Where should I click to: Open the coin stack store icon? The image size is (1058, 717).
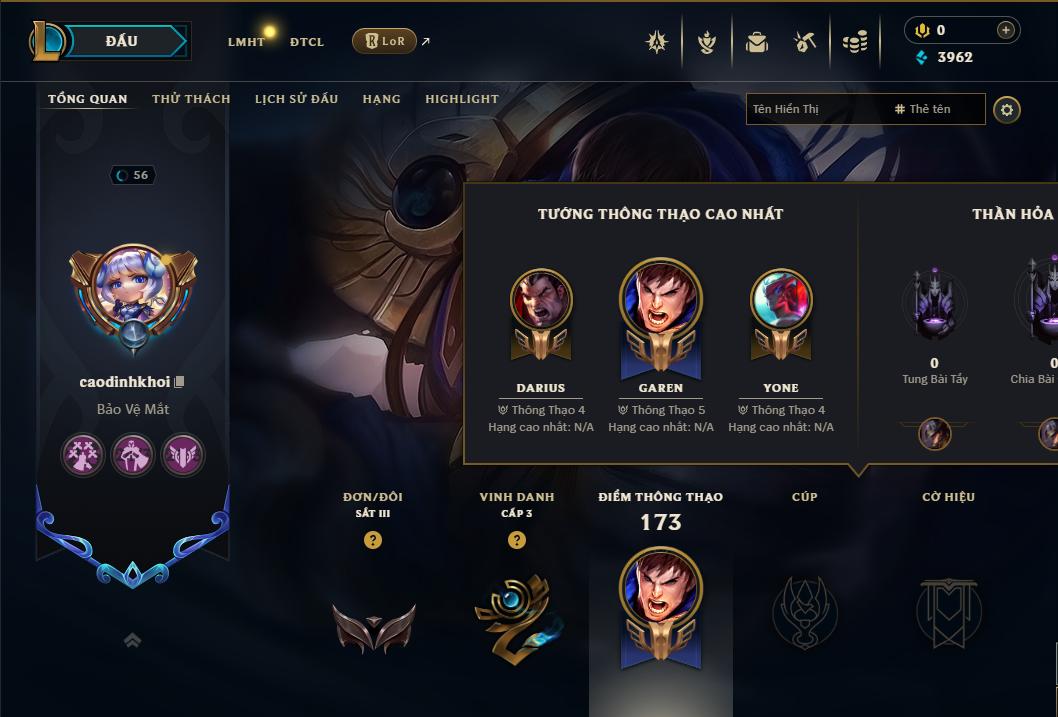coord(854,42)
